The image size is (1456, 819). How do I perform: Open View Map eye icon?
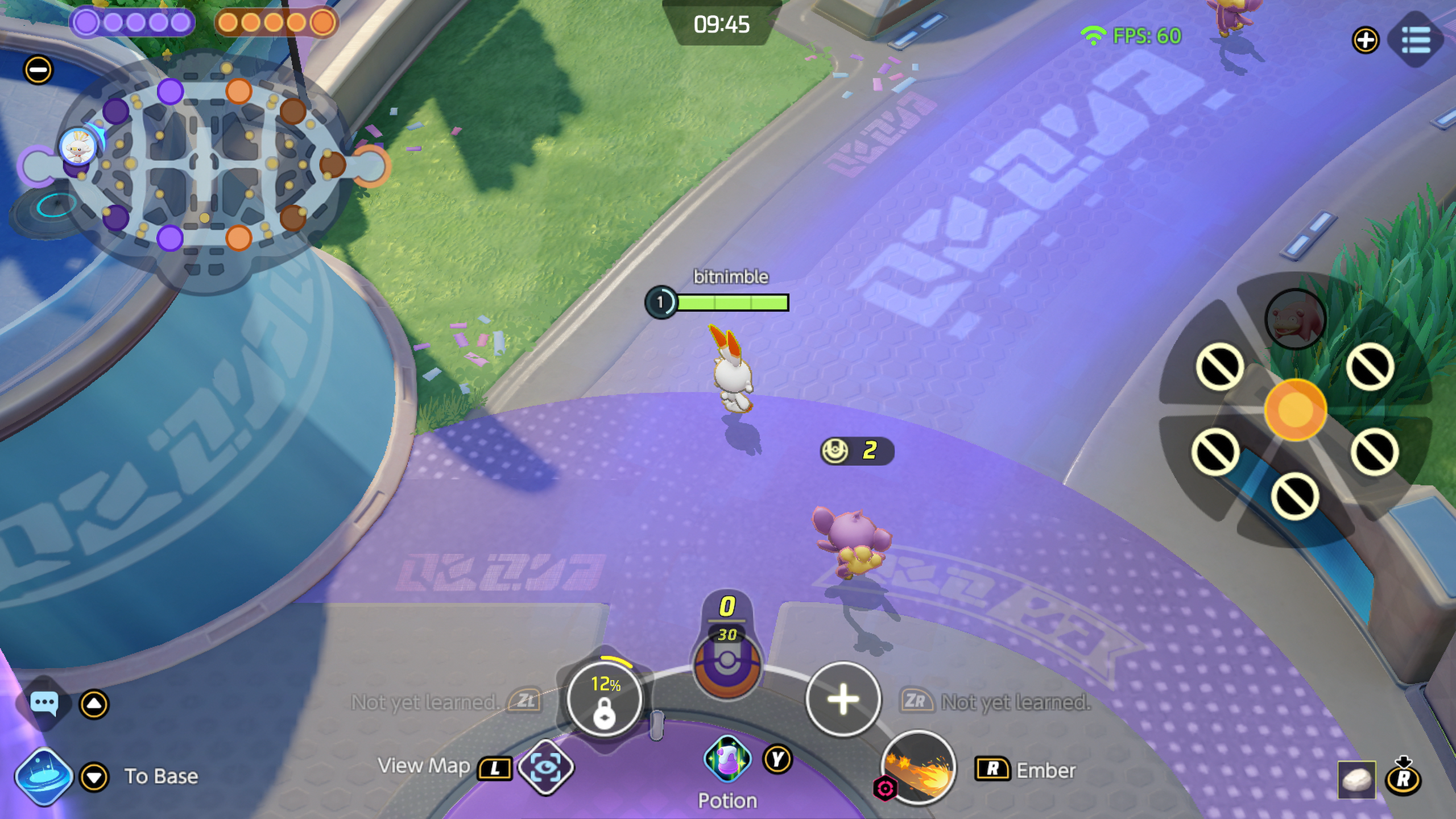pos(545,766)
